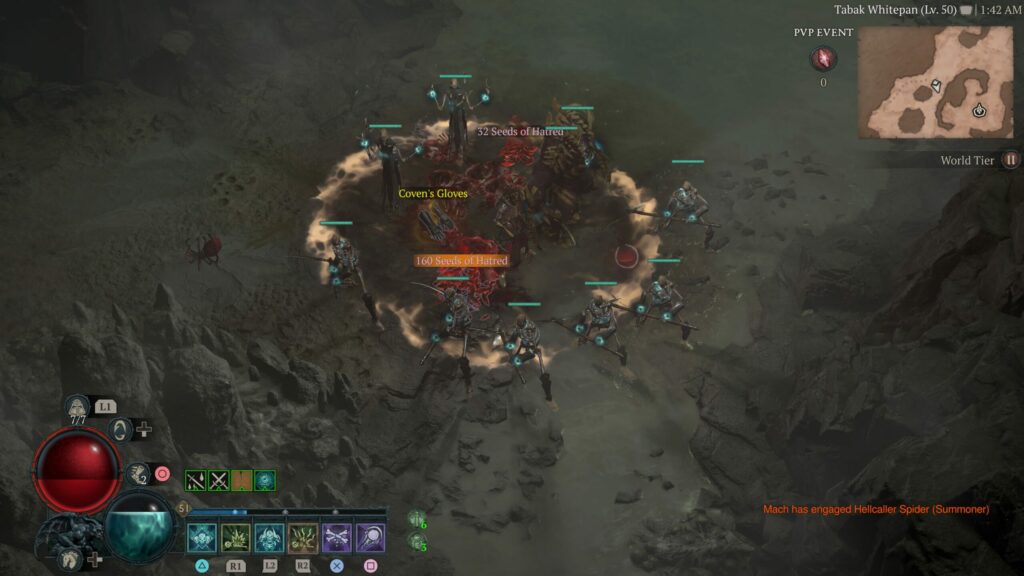The image size is (1024, 576).
Task: Click the World Tier II badge
Action: 1010,160
